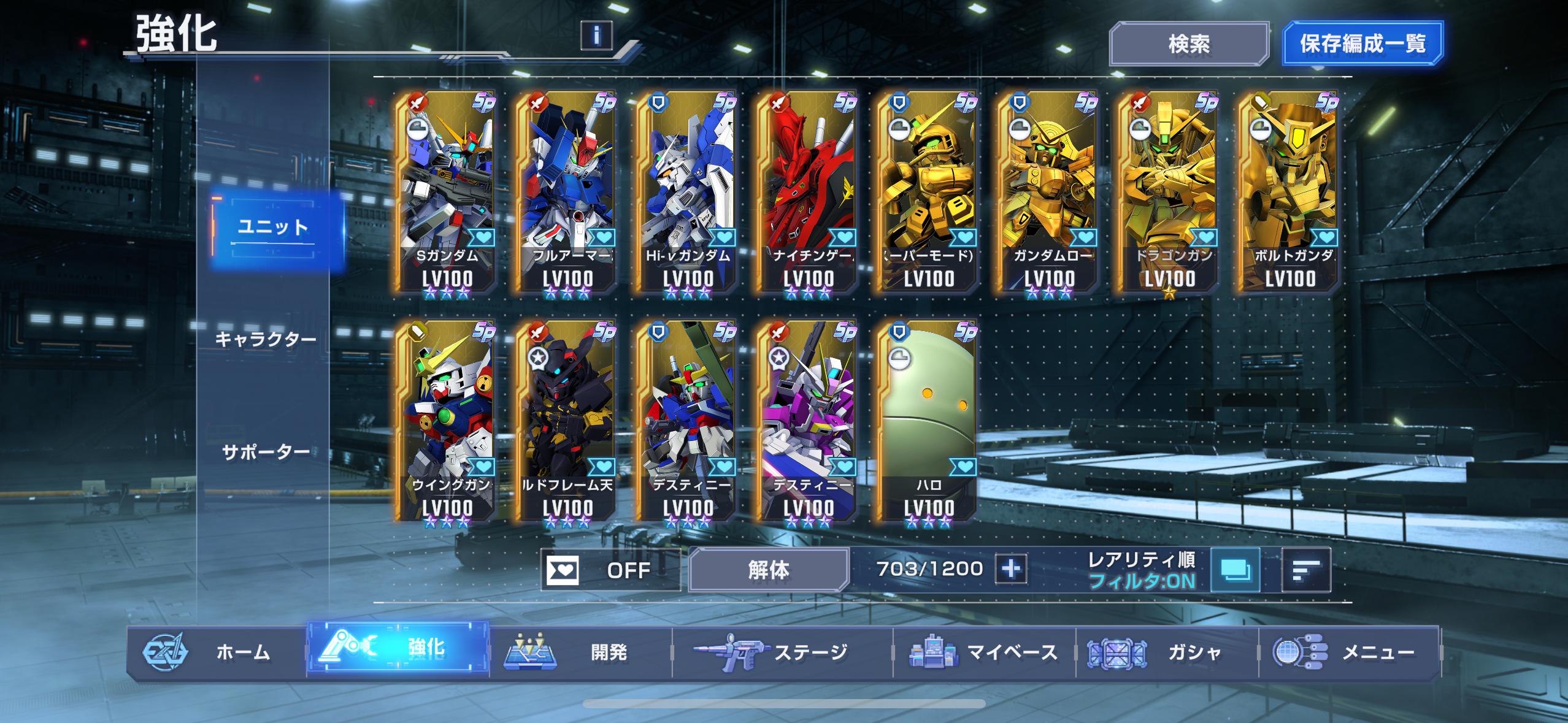This screenshot has height=723, width=1568.
Task: Toggle the favorite heart OFF switch
Action: (610, 570)
